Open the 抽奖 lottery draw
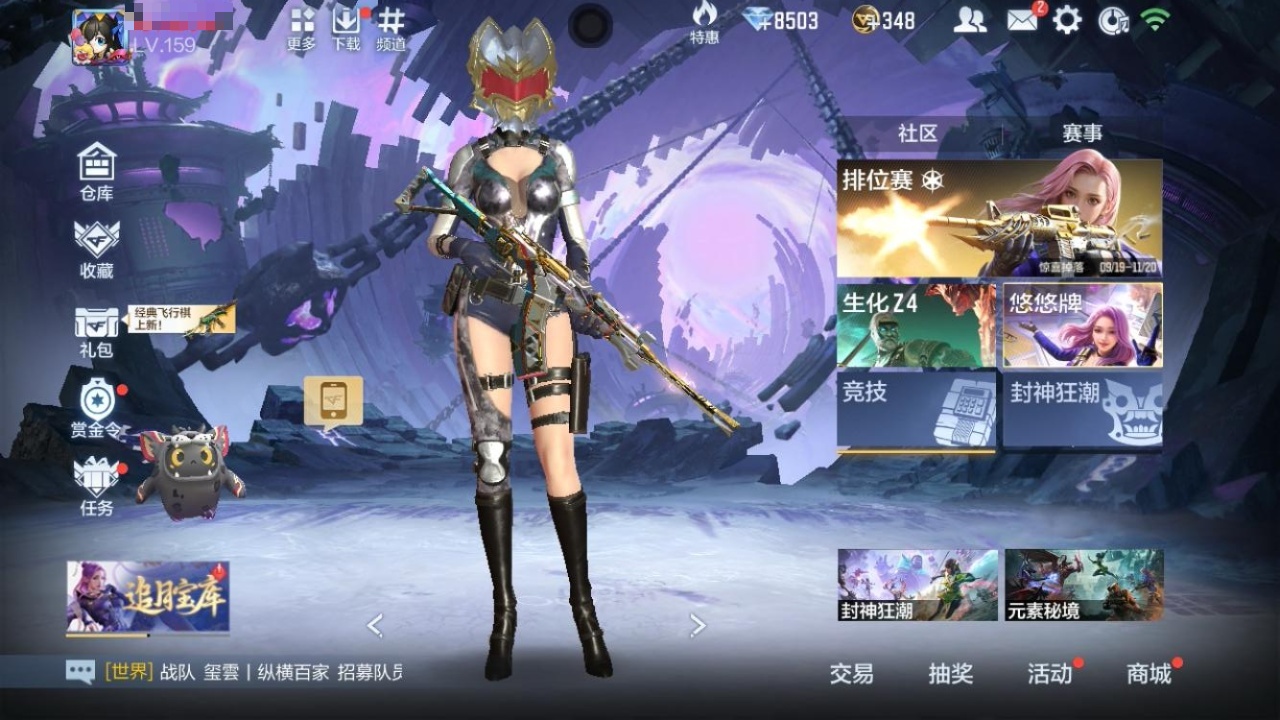Screen dimensions: 1280x720 point(950,674)
